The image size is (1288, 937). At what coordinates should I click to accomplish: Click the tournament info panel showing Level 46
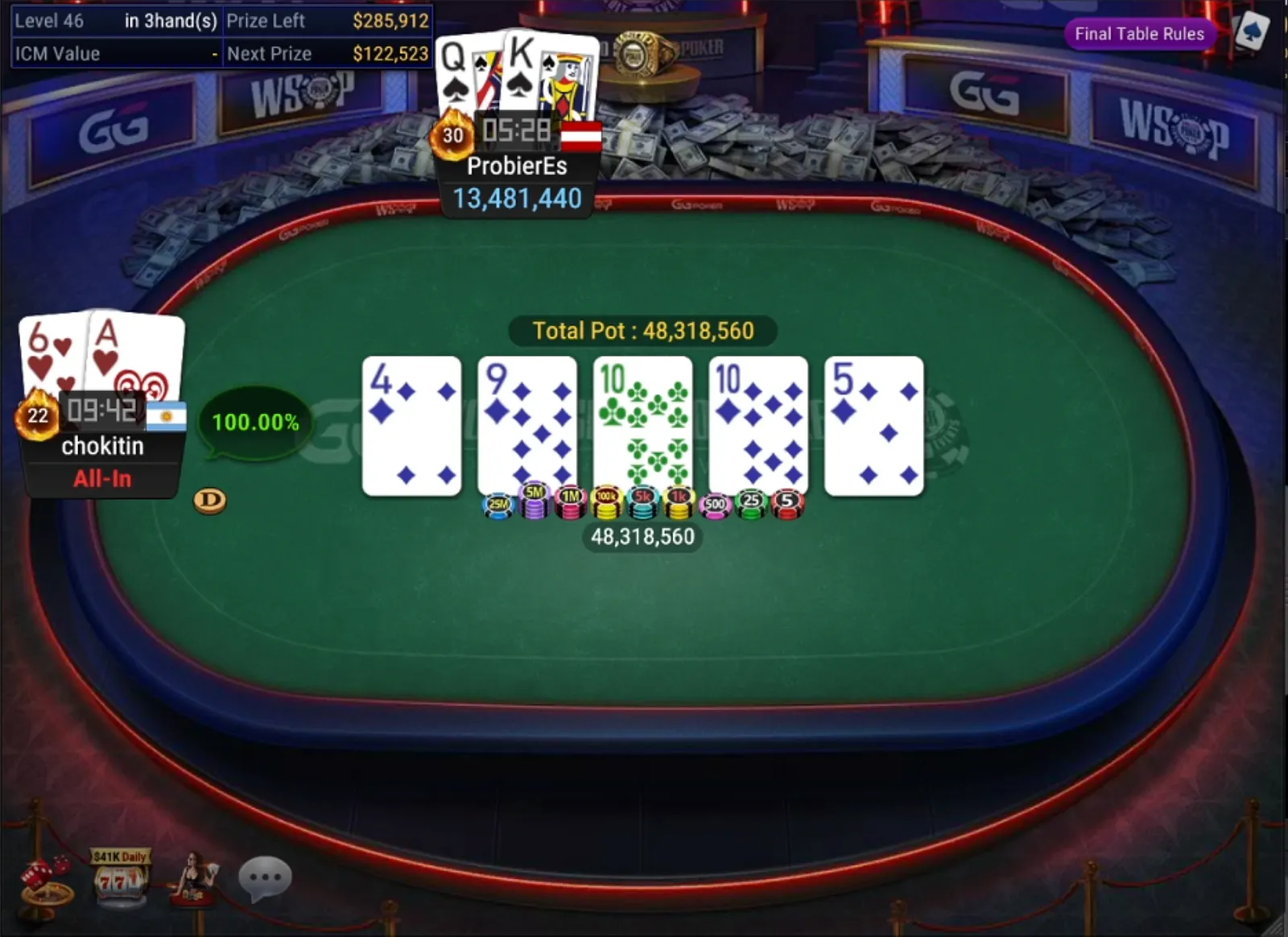pos(221,37)
